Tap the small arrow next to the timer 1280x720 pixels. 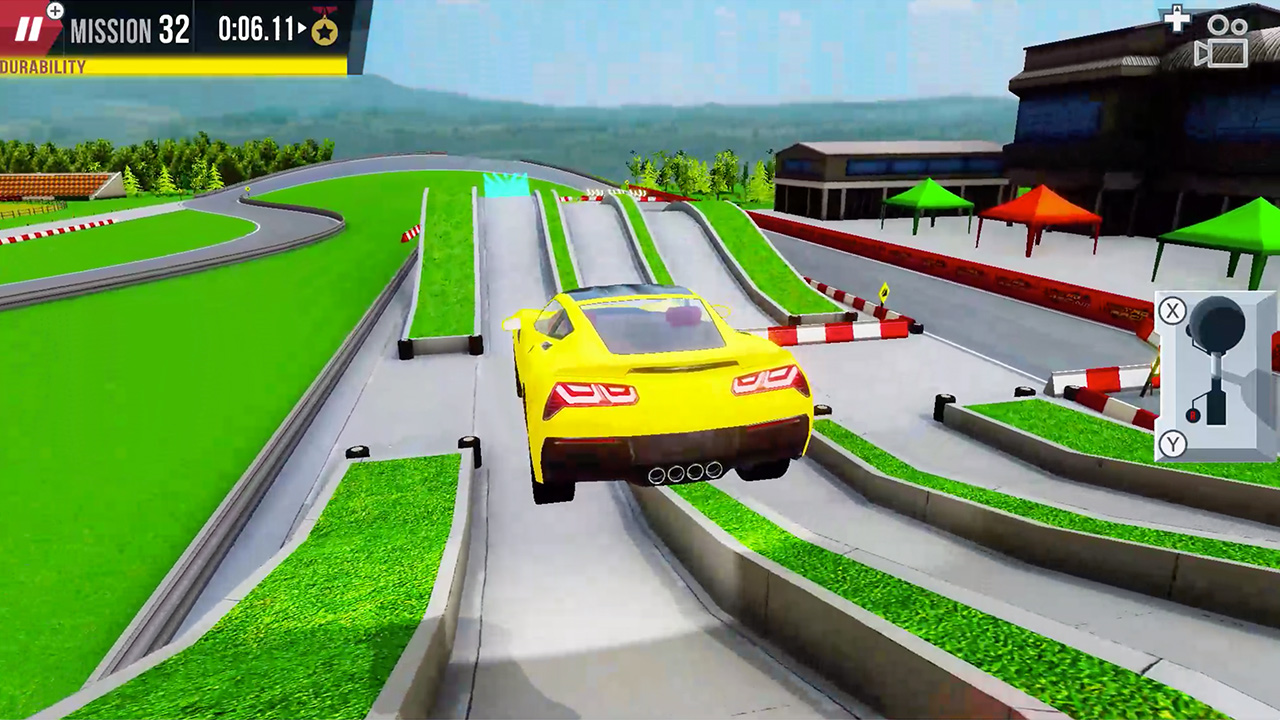[x=303, y=27]
